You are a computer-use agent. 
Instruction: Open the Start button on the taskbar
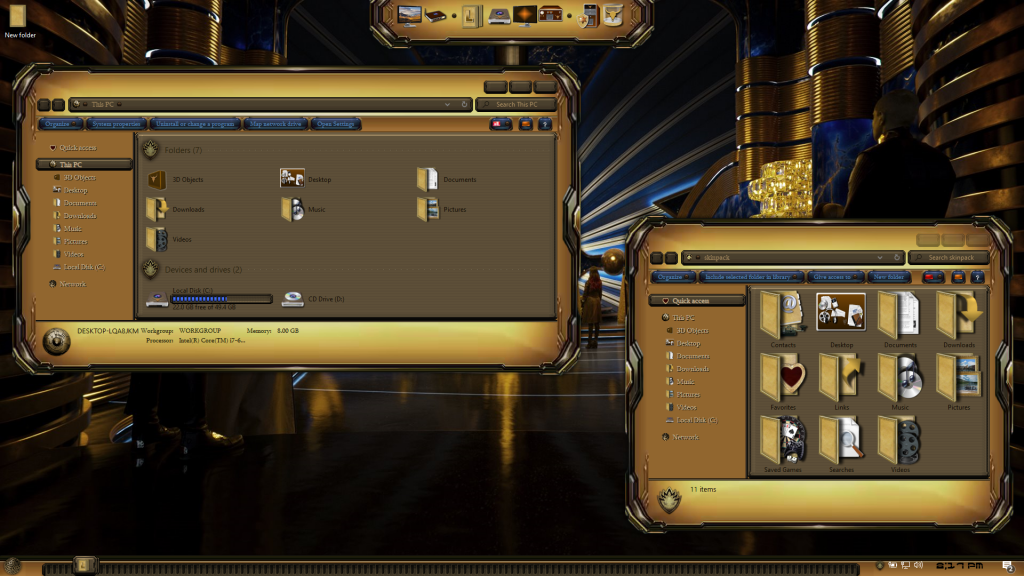point(12,566)
